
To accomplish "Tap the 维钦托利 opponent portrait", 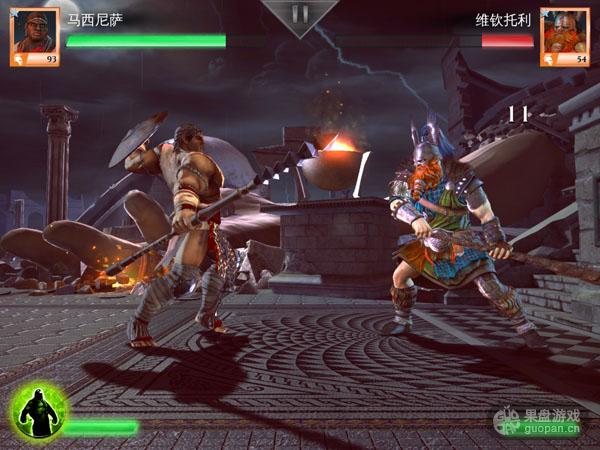I will point(564,36).
